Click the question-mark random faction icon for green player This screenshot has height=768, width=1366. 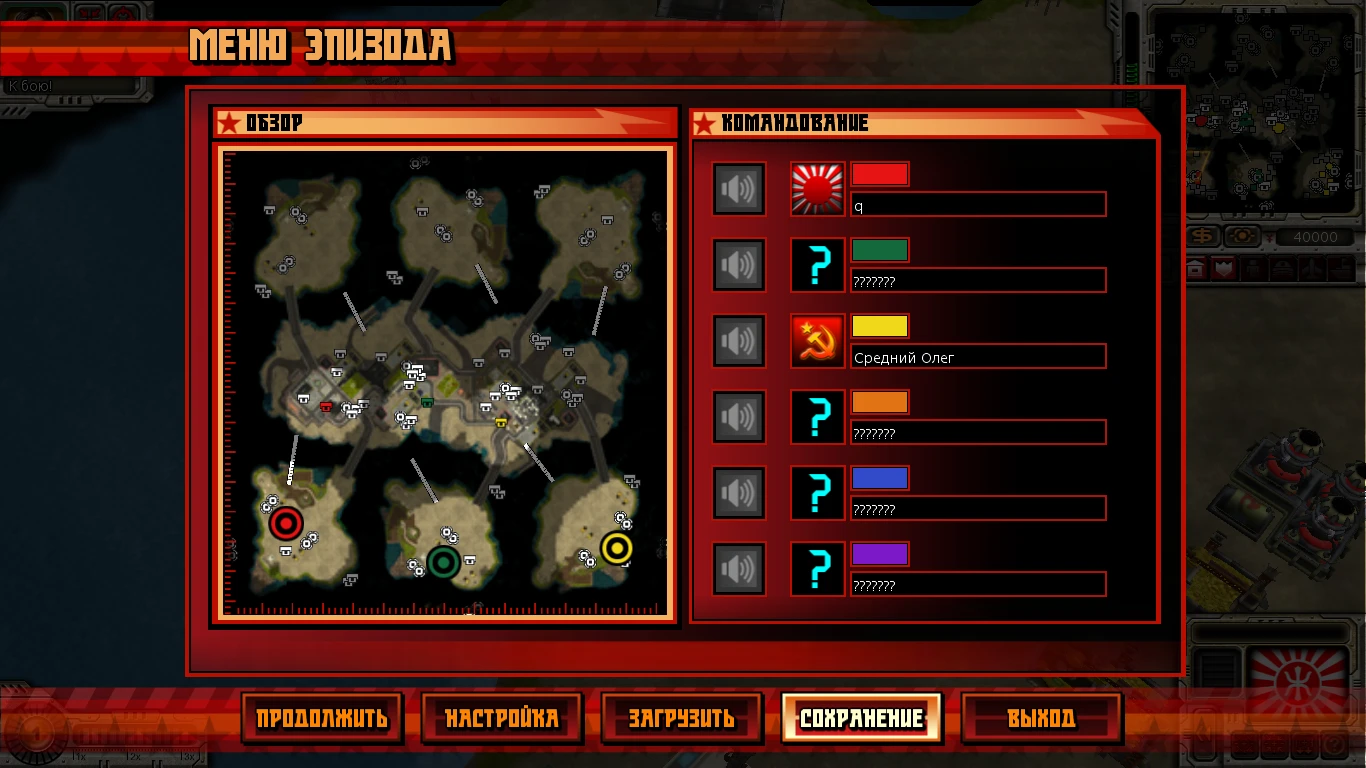[x=816, y=264]
